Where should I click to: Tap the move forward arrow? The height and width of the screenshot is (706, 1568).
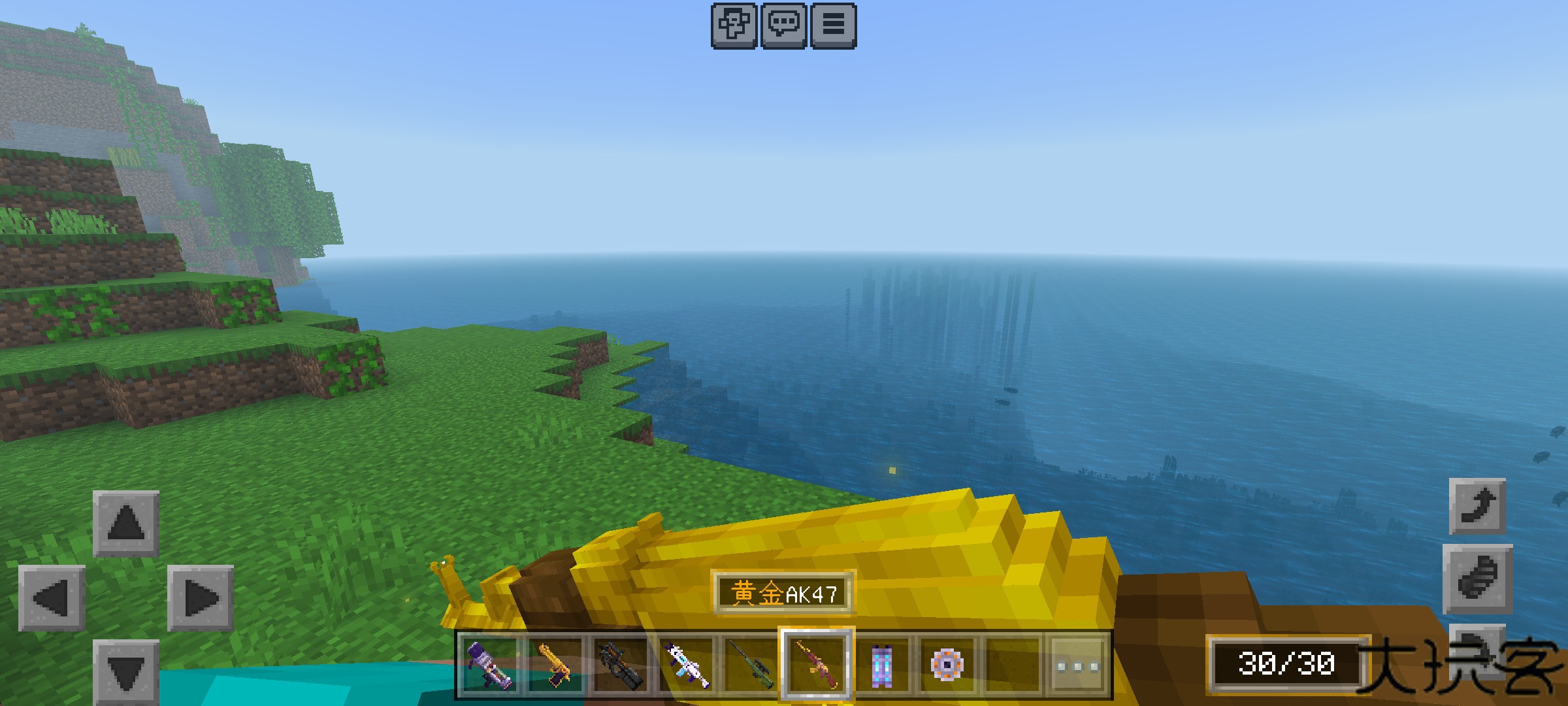point(126,523)
